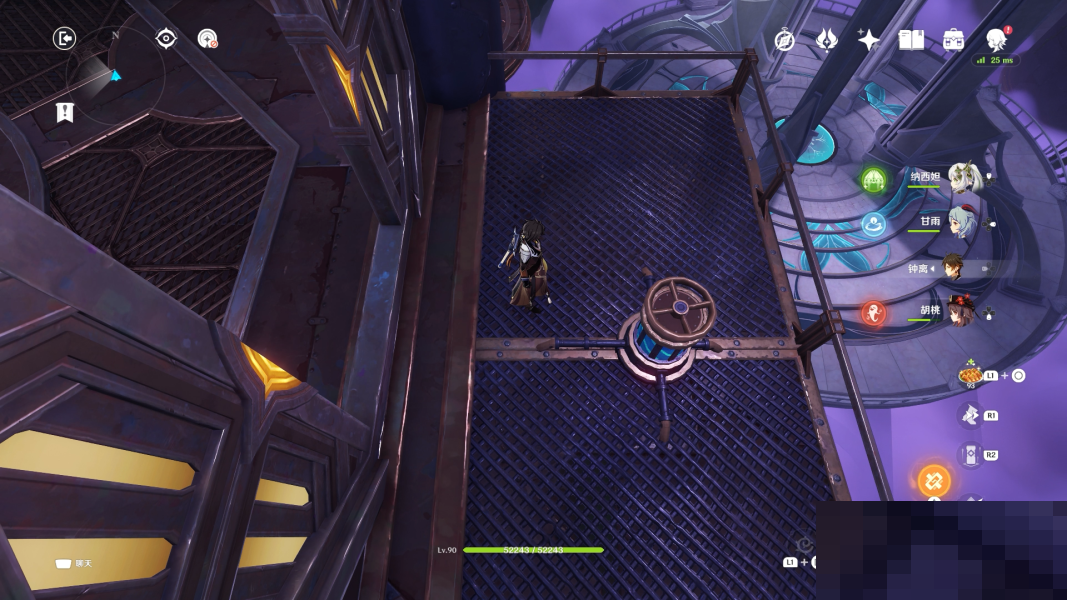Screen dimensions: 1067x600
Task: Open the quest banner with exclamation mark
Action: pos(65,112)
